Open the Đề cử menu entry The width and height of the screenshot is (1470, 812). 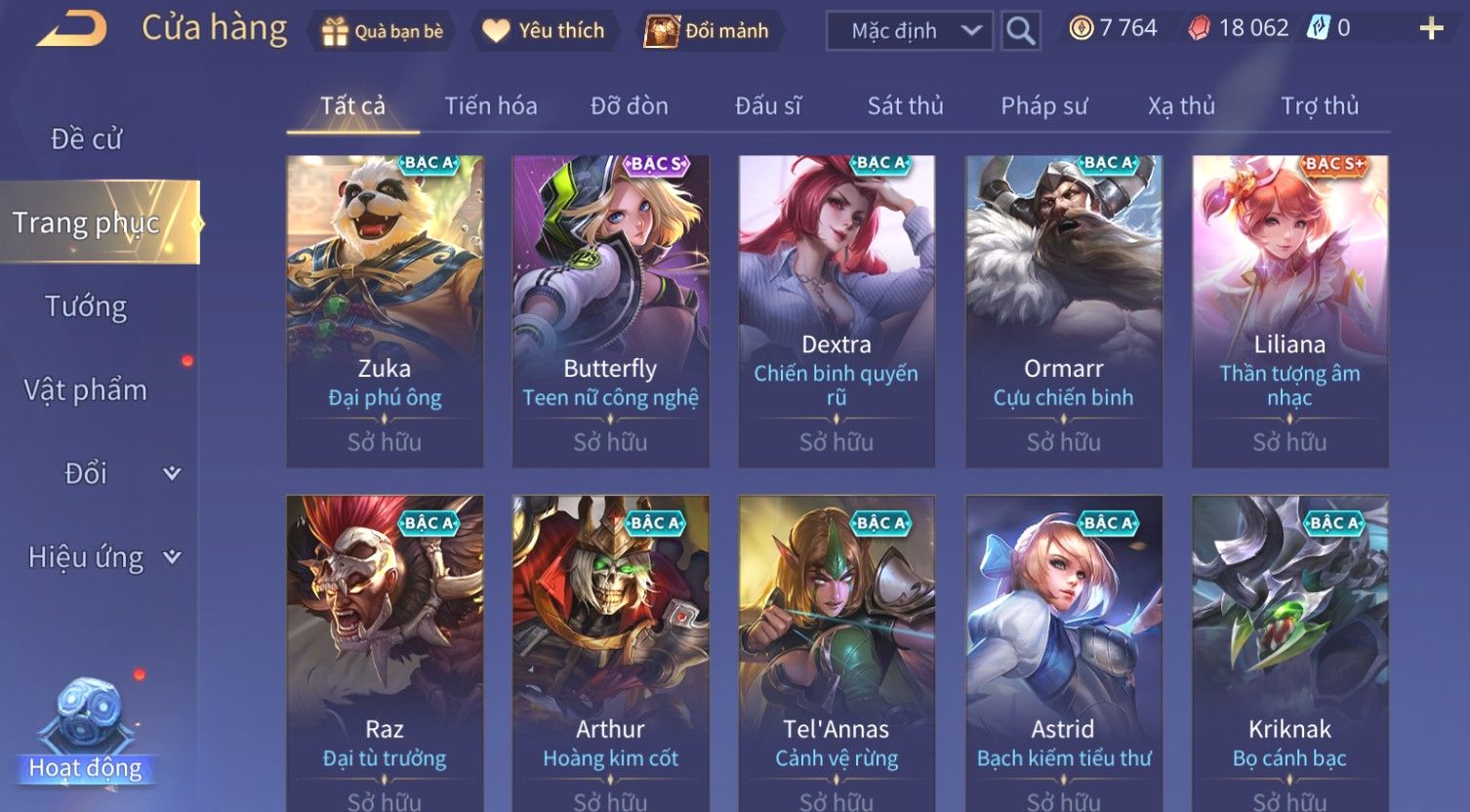click(86, 139)
